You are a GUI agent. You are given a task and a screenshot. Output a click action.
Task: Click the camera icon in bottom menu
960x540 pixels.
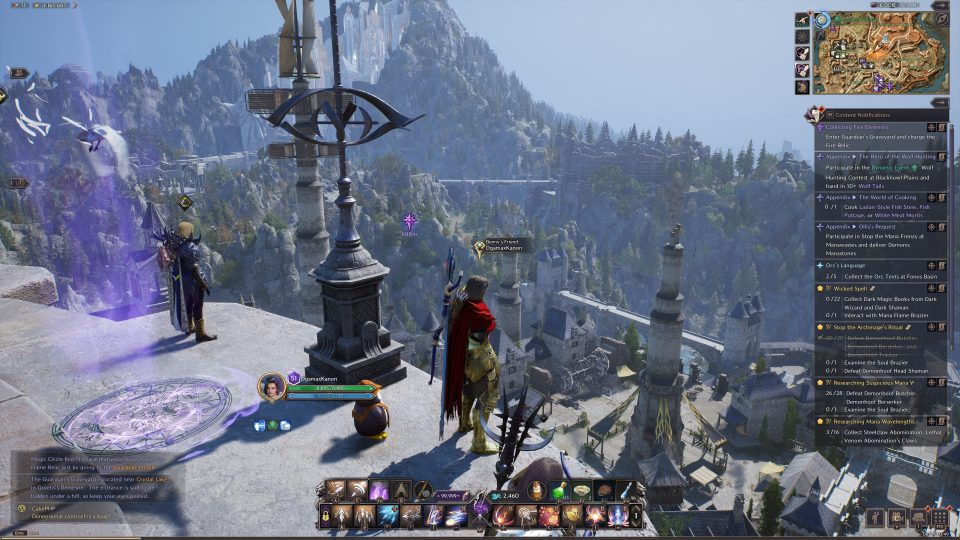click(x=896, y=518)
